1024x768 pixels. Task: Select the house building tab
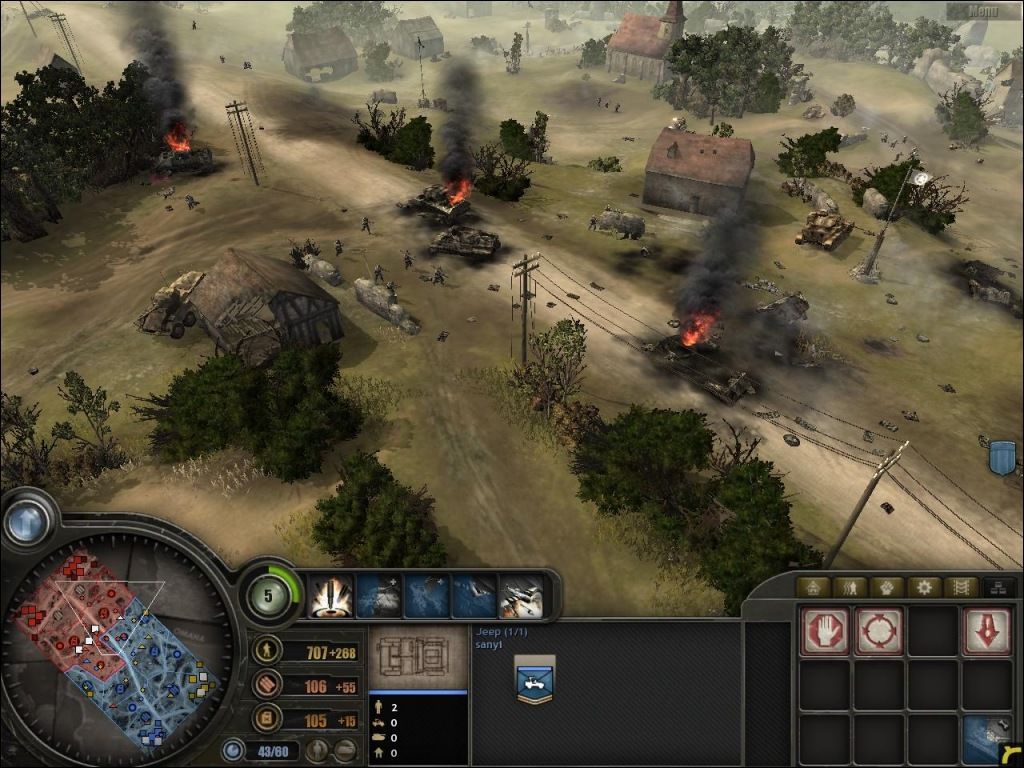point(812,587)
